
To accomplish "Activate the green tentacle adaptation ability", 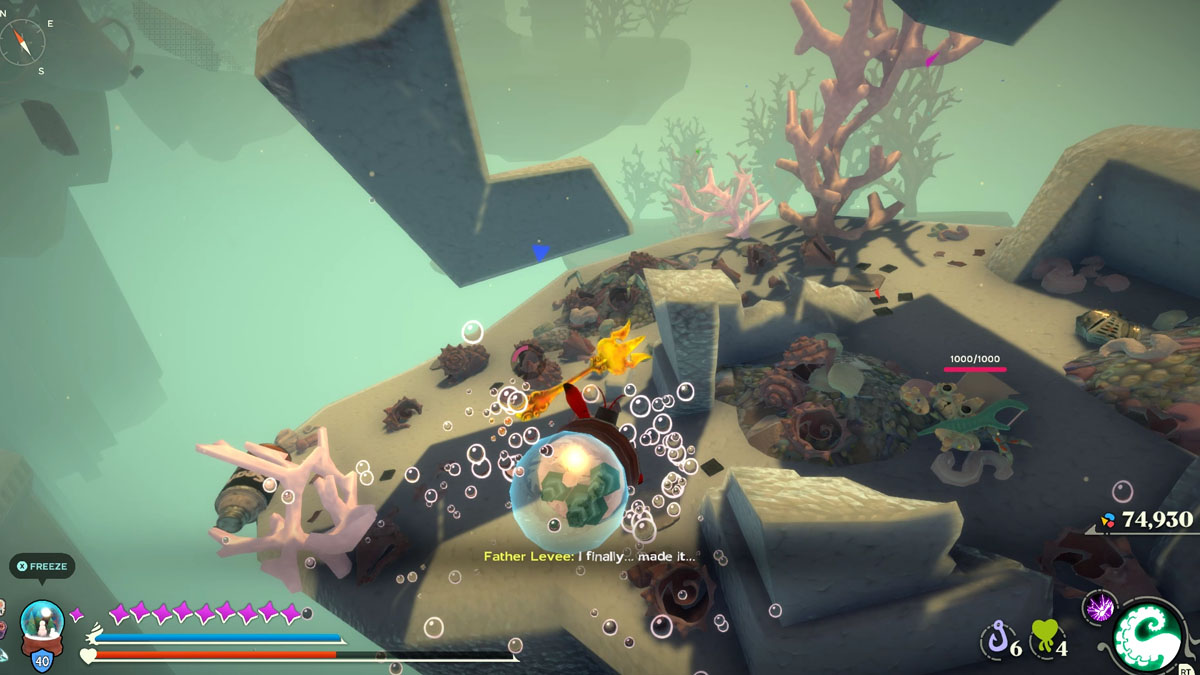I will 1151,636.
